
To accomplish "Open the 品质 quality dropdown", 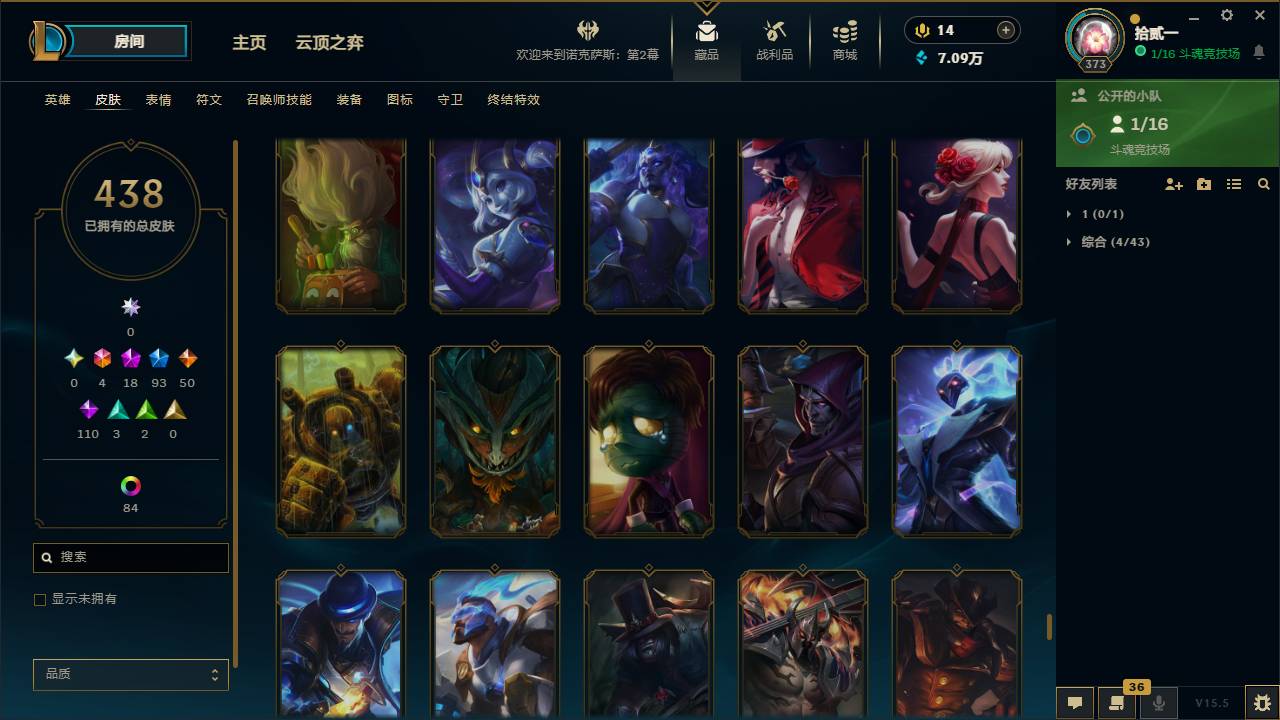I will point(130,674).
